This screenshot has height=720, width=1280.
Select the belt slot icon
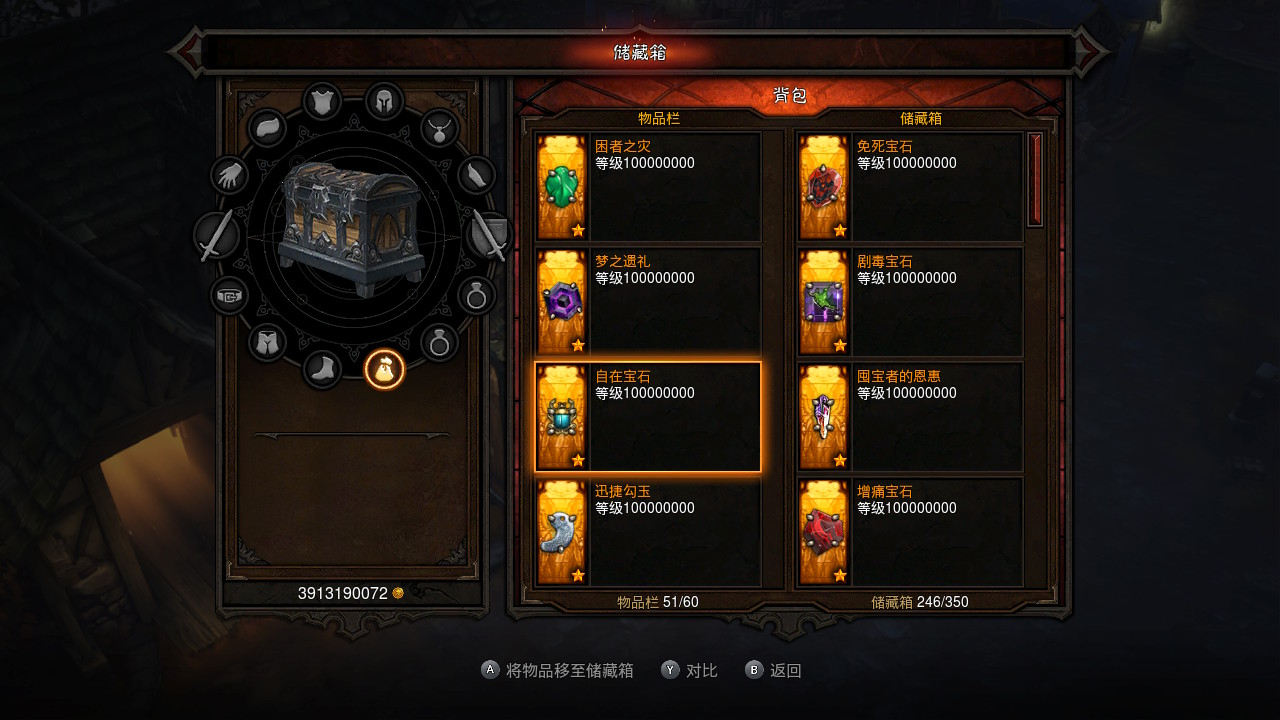click(x=228, y=294)
